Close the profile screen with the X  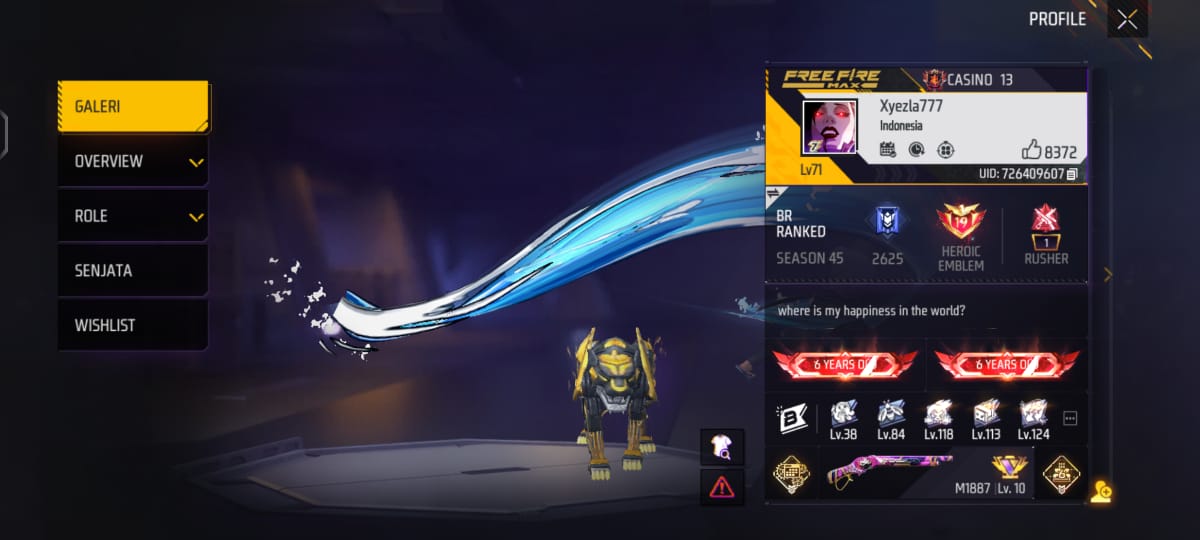coord(1127,19)
